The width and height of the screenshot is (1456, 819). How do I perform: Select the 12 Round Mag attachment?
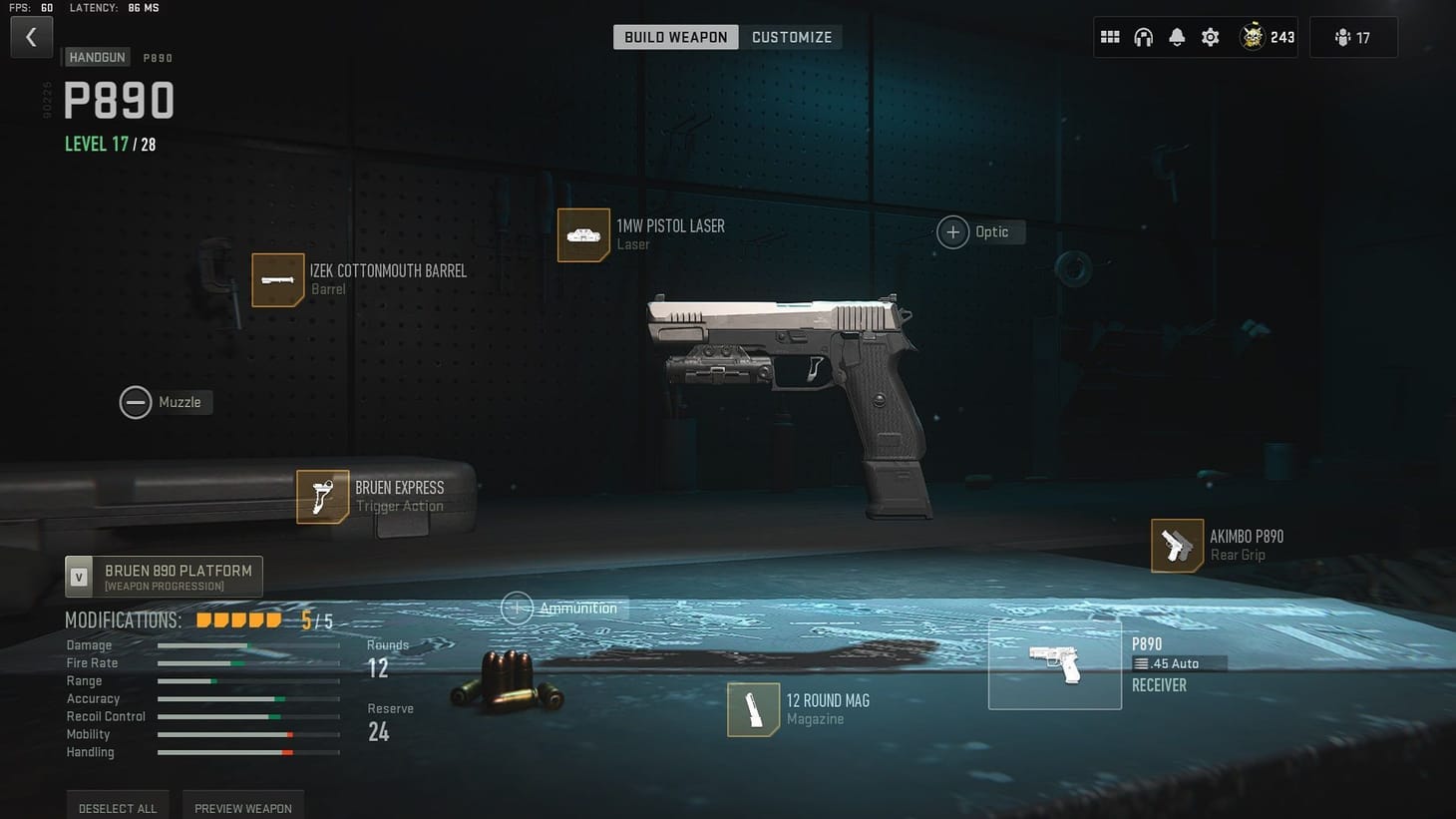(754, 710)
